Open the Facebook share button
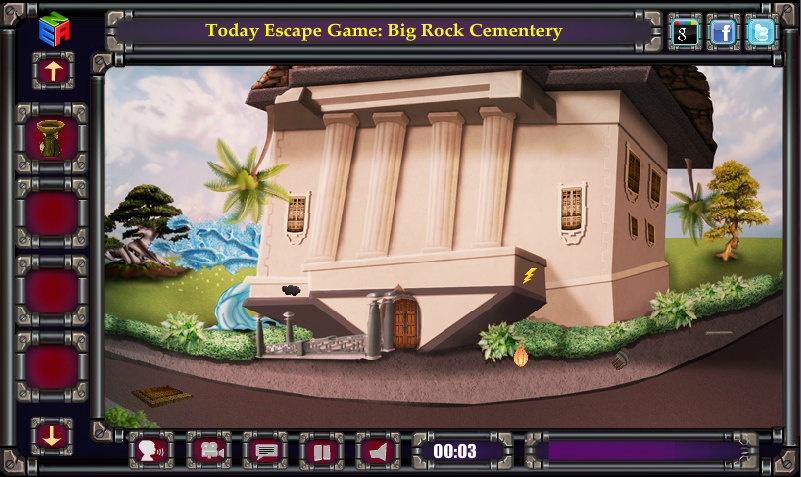This screenshot has width=801, height=477. [723, 32]
